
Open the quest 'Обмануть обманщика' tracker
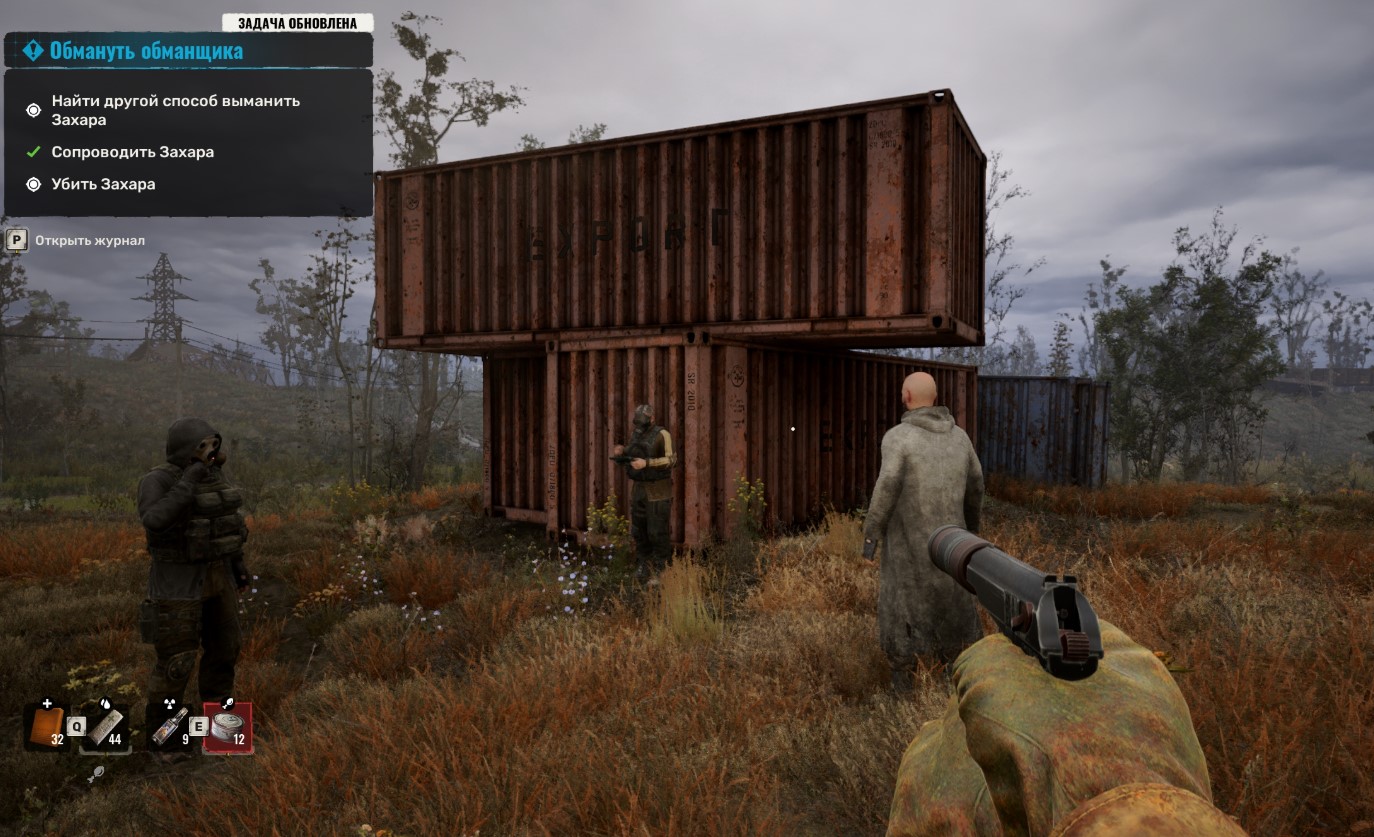[x=146, y=51]
